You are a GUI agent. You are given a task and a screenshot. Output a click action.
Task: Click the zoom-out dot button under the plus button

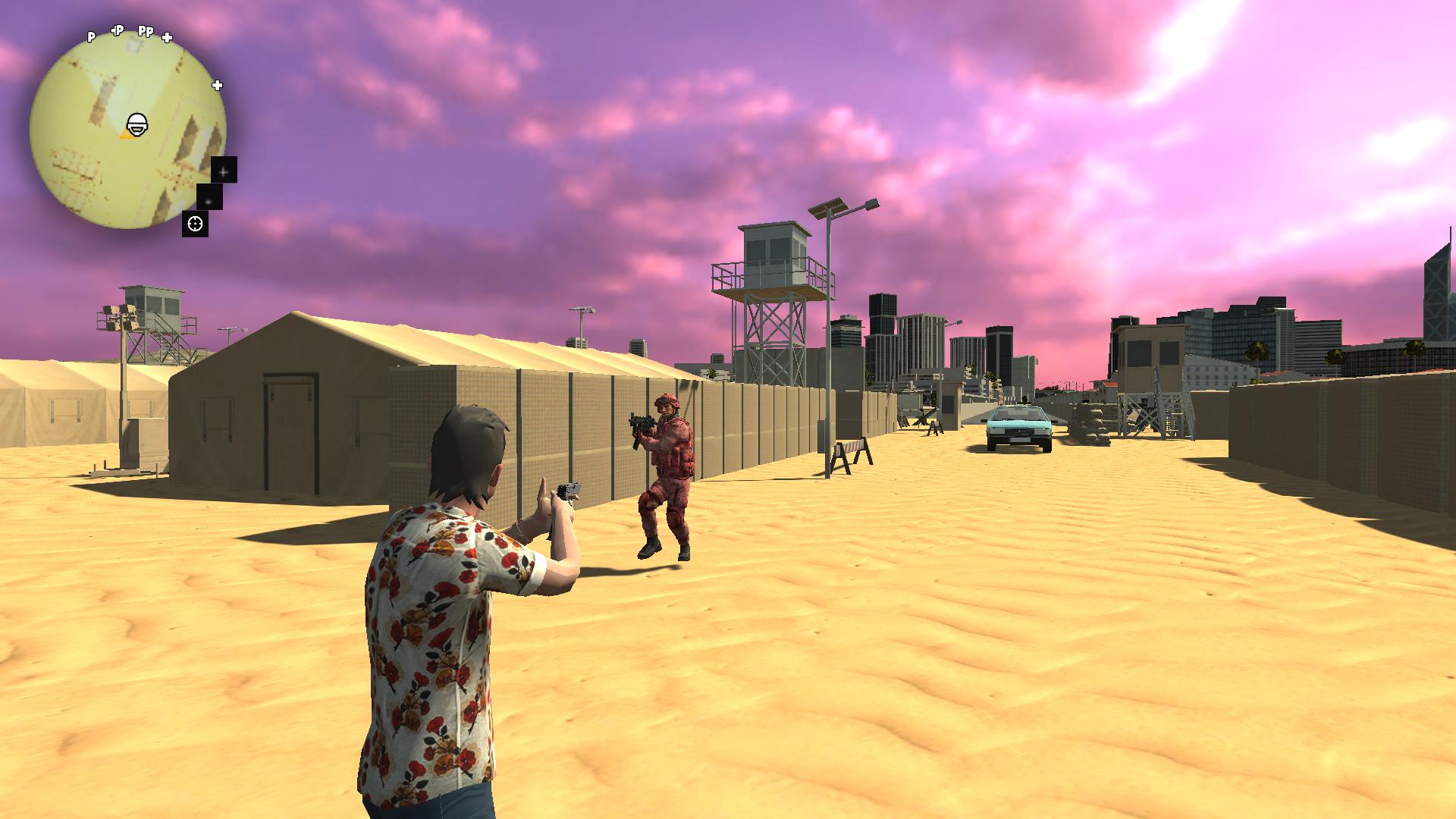pyautogui.click(x=209, y=202)
